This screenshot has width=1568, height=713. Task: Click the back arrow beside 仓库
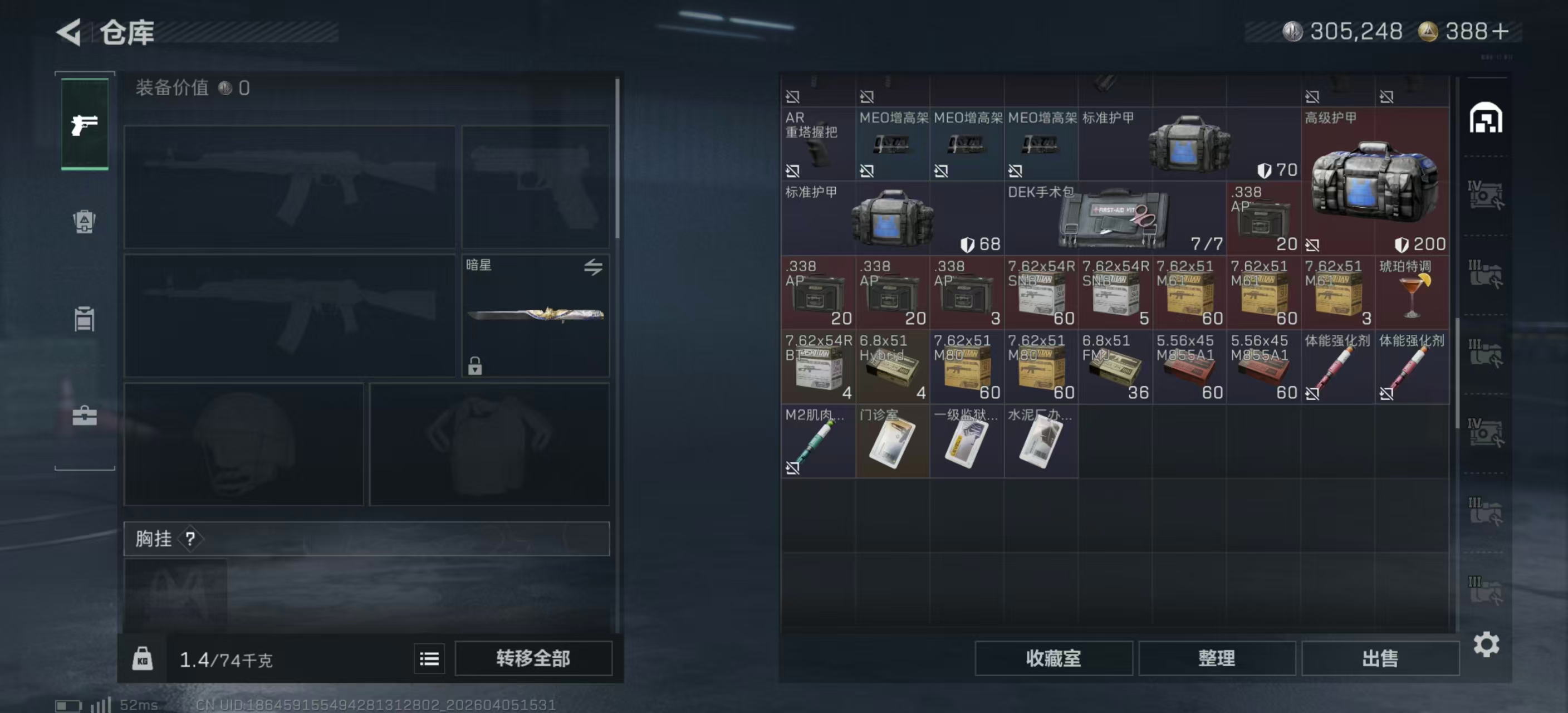pos(69,32)
